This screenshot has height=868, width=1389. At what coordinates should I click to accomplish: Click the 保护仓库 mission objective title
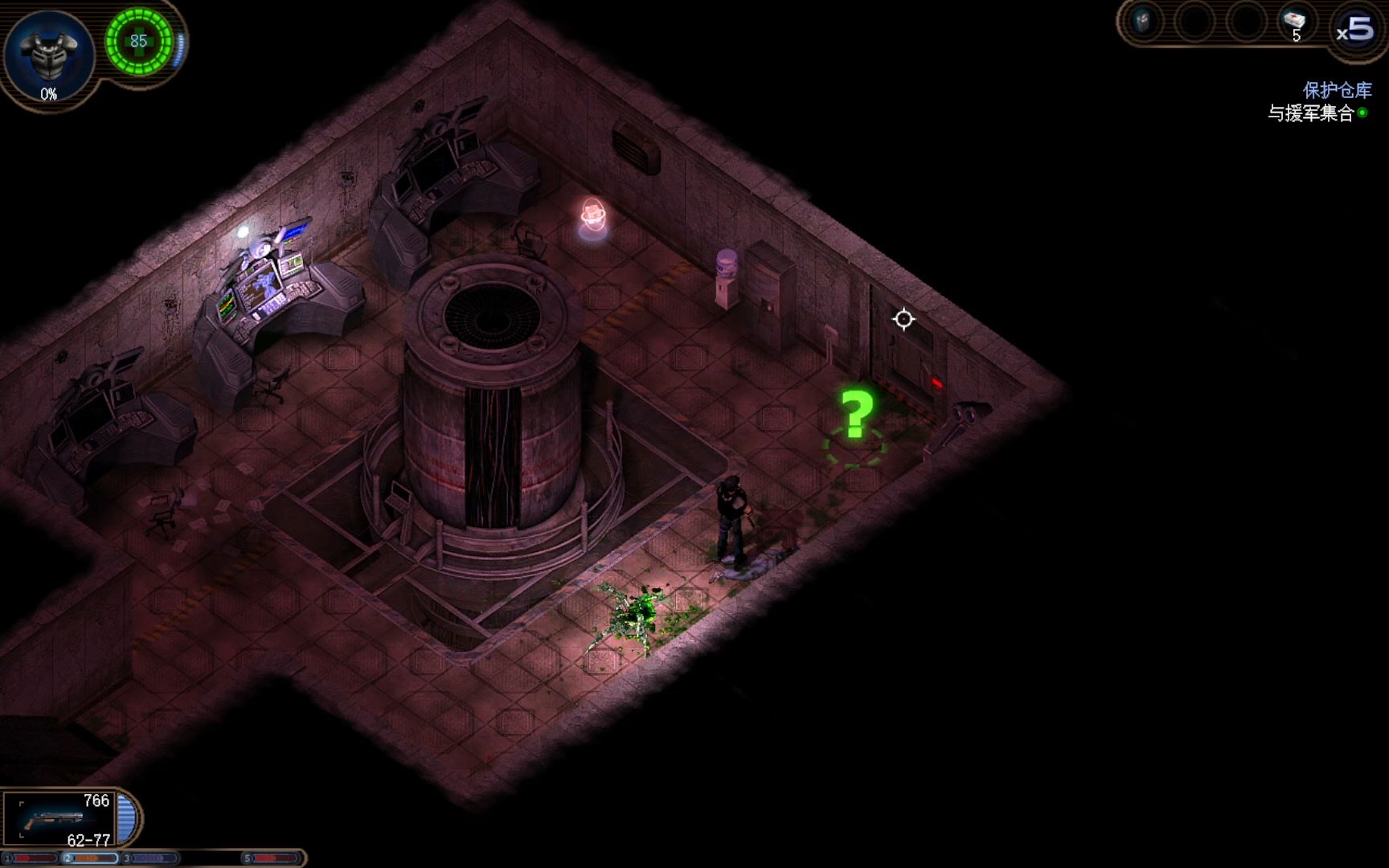tap(1337, 90)
